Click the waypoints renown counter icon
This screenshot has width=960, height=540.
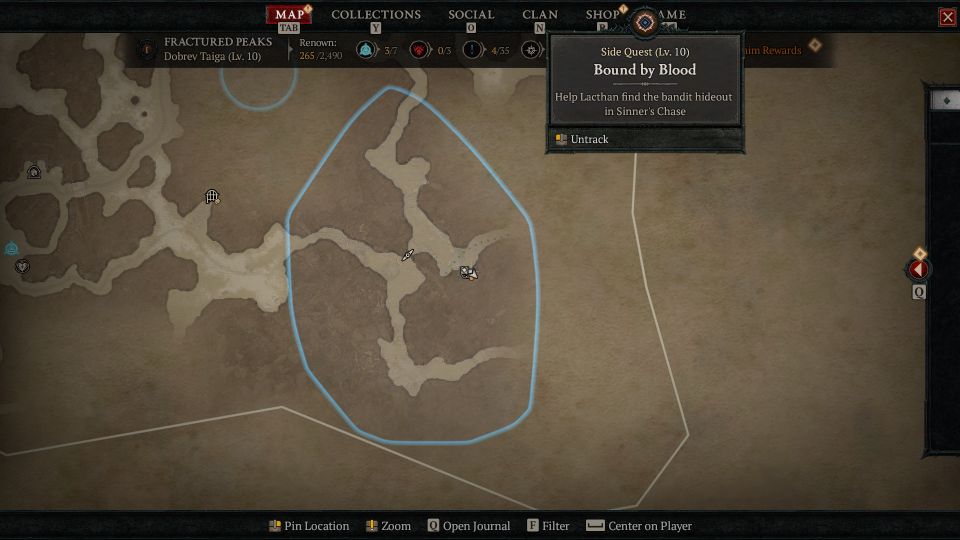367,50
